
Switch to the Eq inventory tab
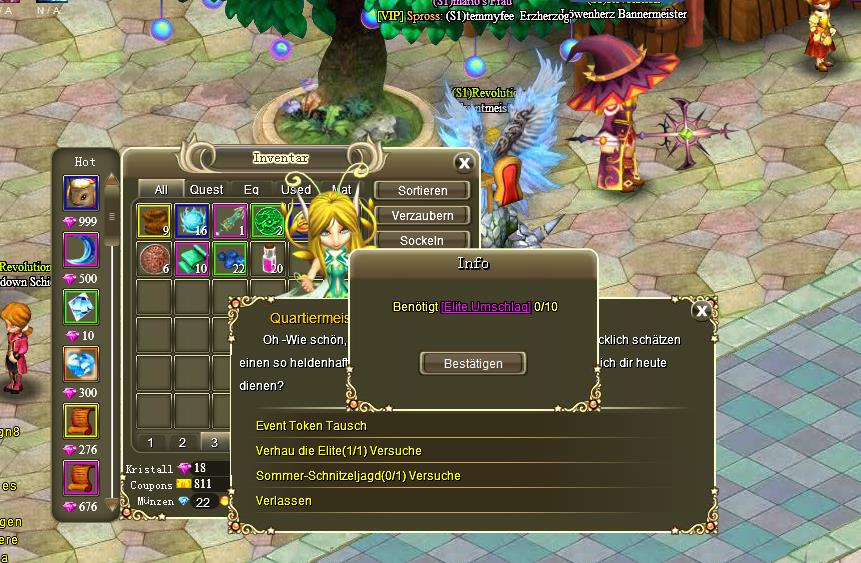tap(251, 190)
